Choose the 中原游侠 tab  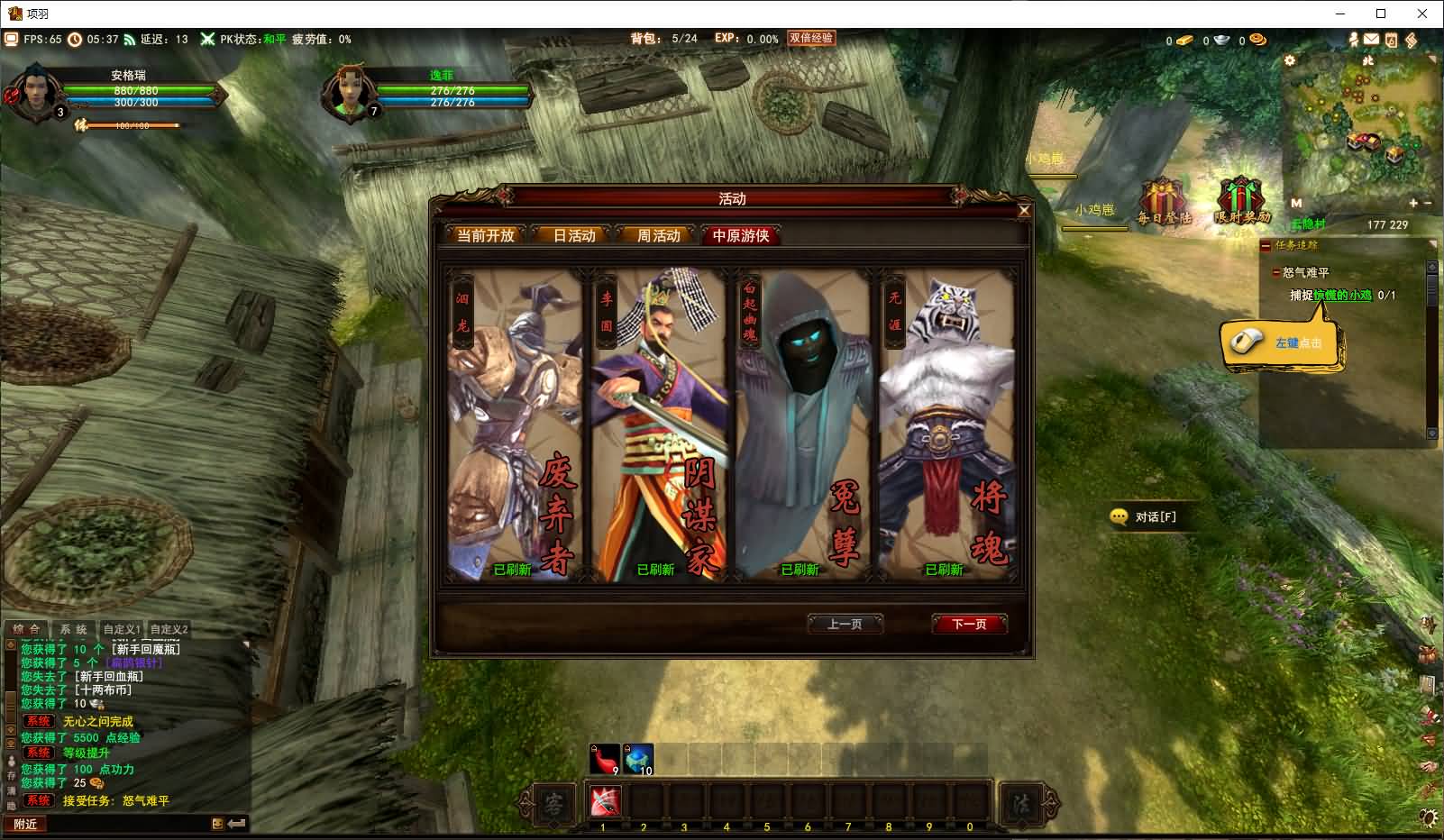coord(741,235)
